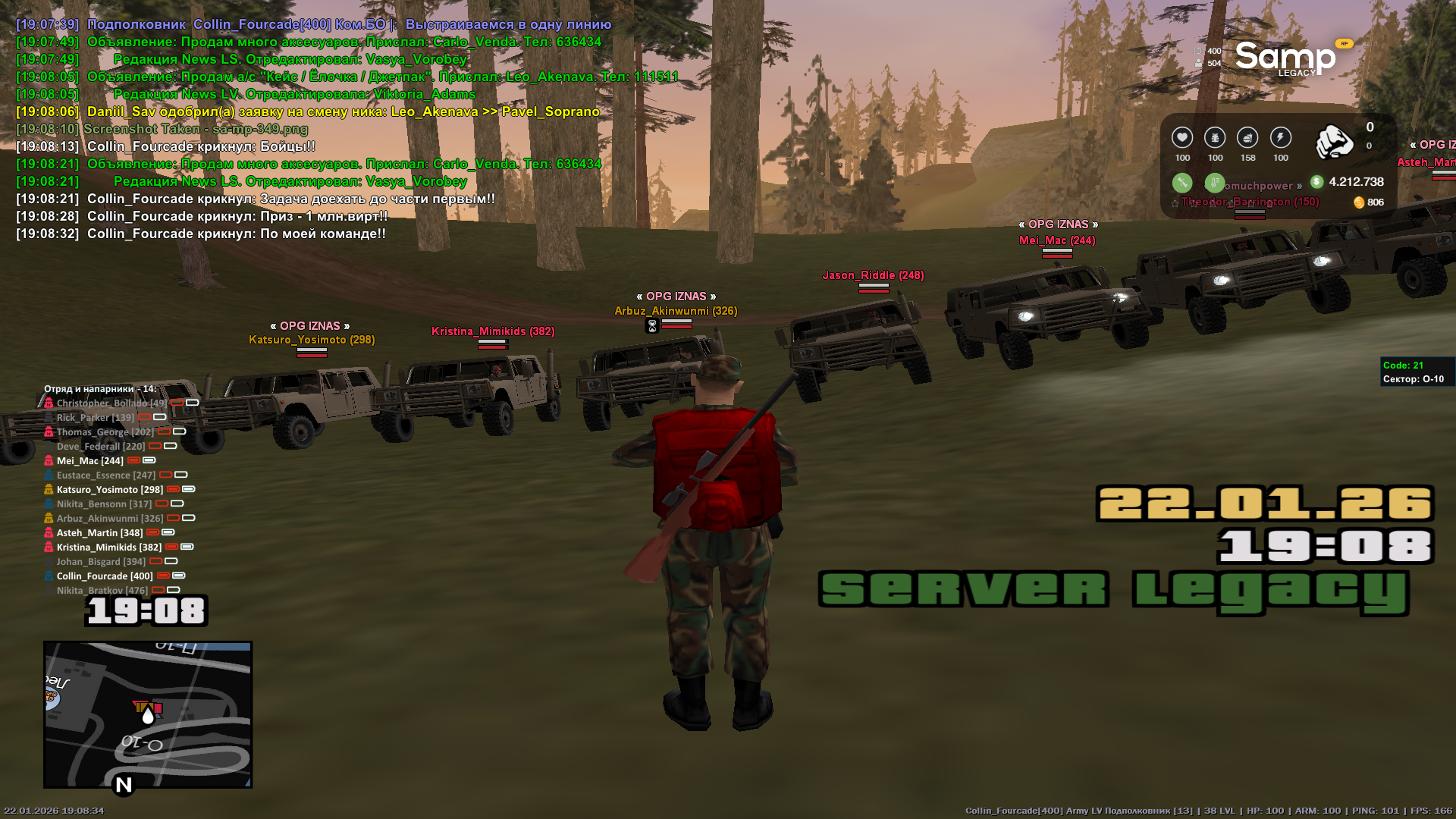Viewport: 1456px width, 819px height.
Task: Click the lightning bolt energy icon
Action: tap(1280, 137)
